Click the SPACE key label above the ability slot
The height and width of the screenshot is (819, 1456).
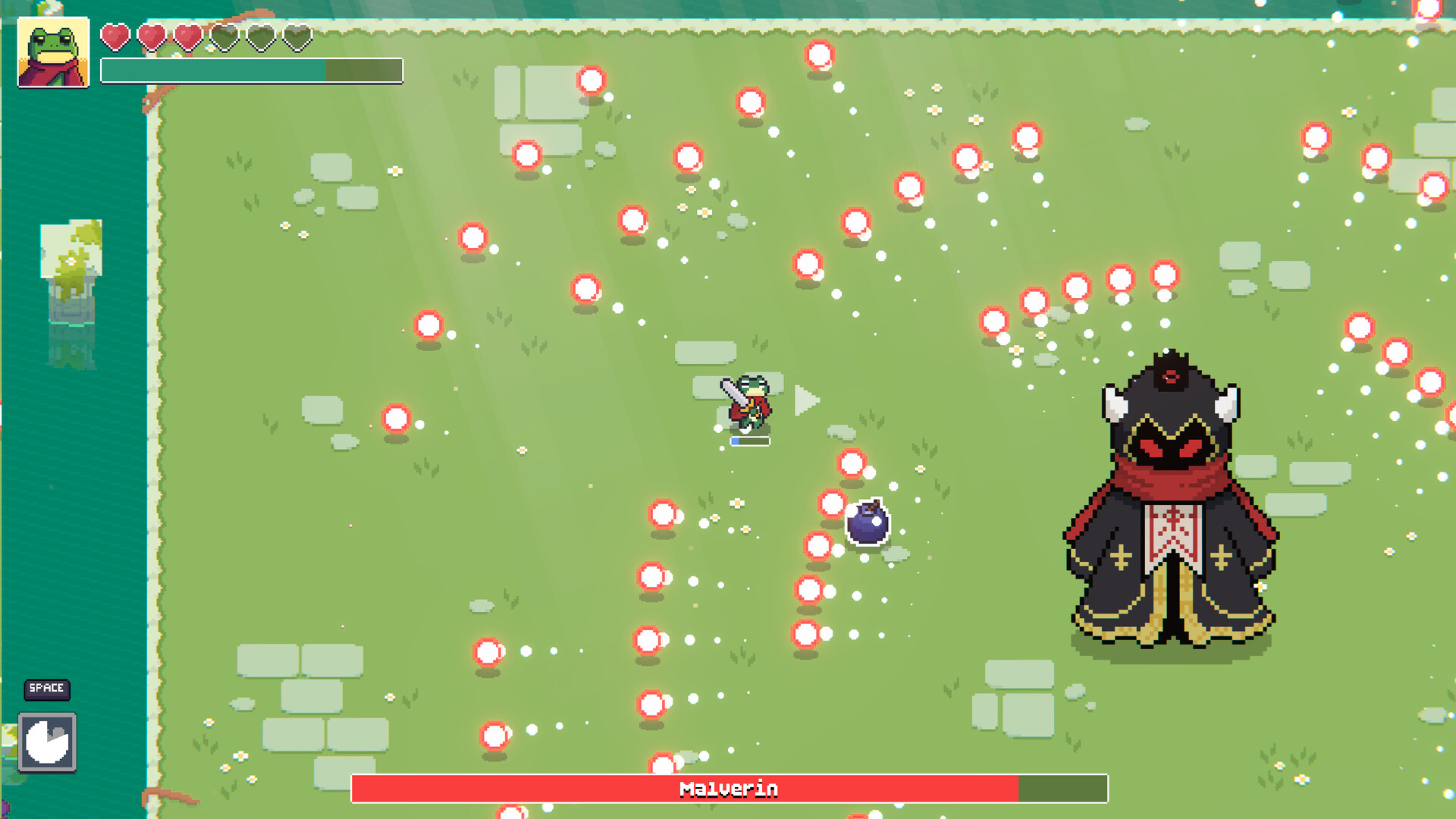pyautogui.click(x=47, y=690)
